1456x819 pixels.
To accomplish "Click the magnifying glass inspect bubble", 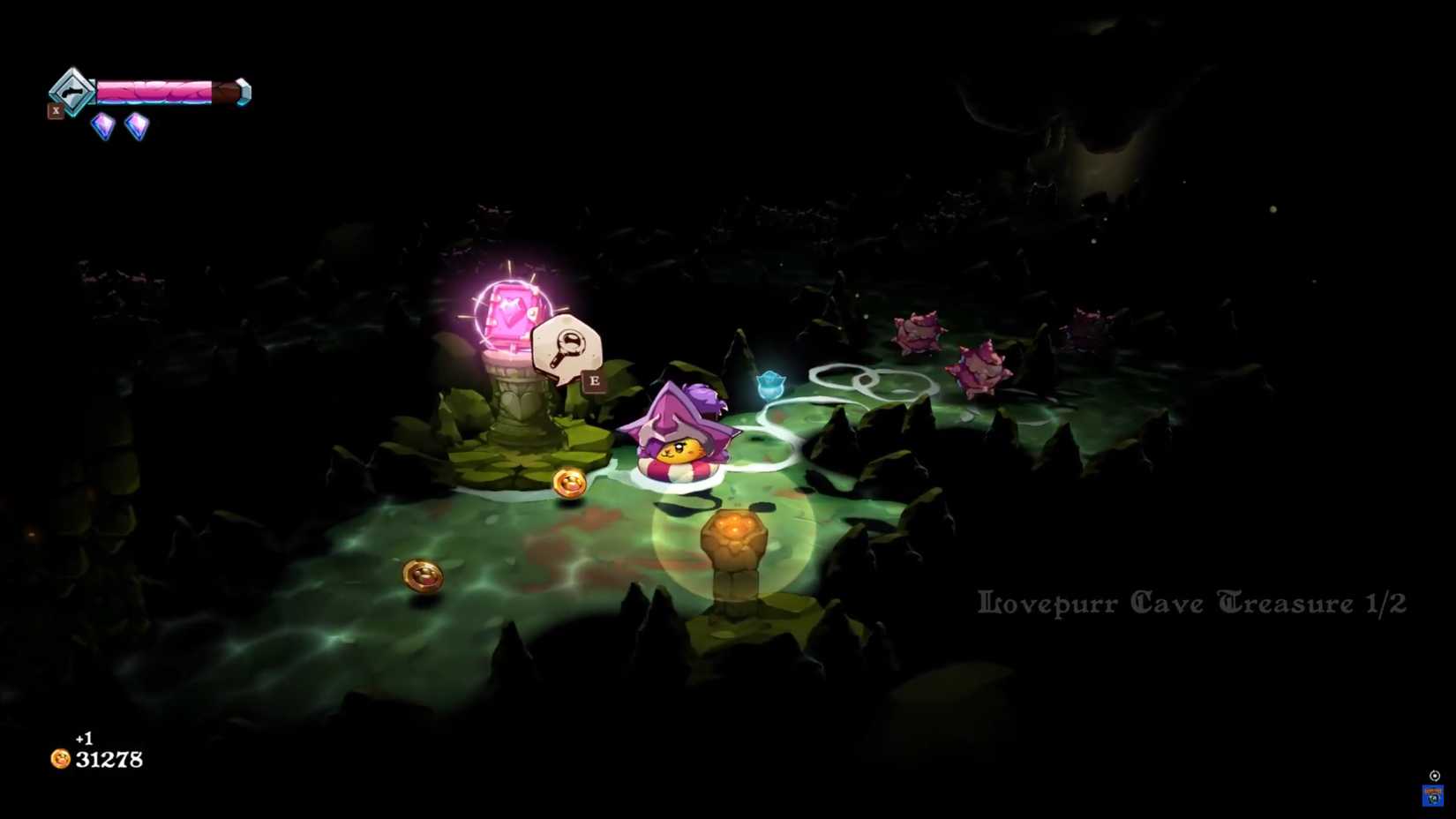I will pos(570,344).
